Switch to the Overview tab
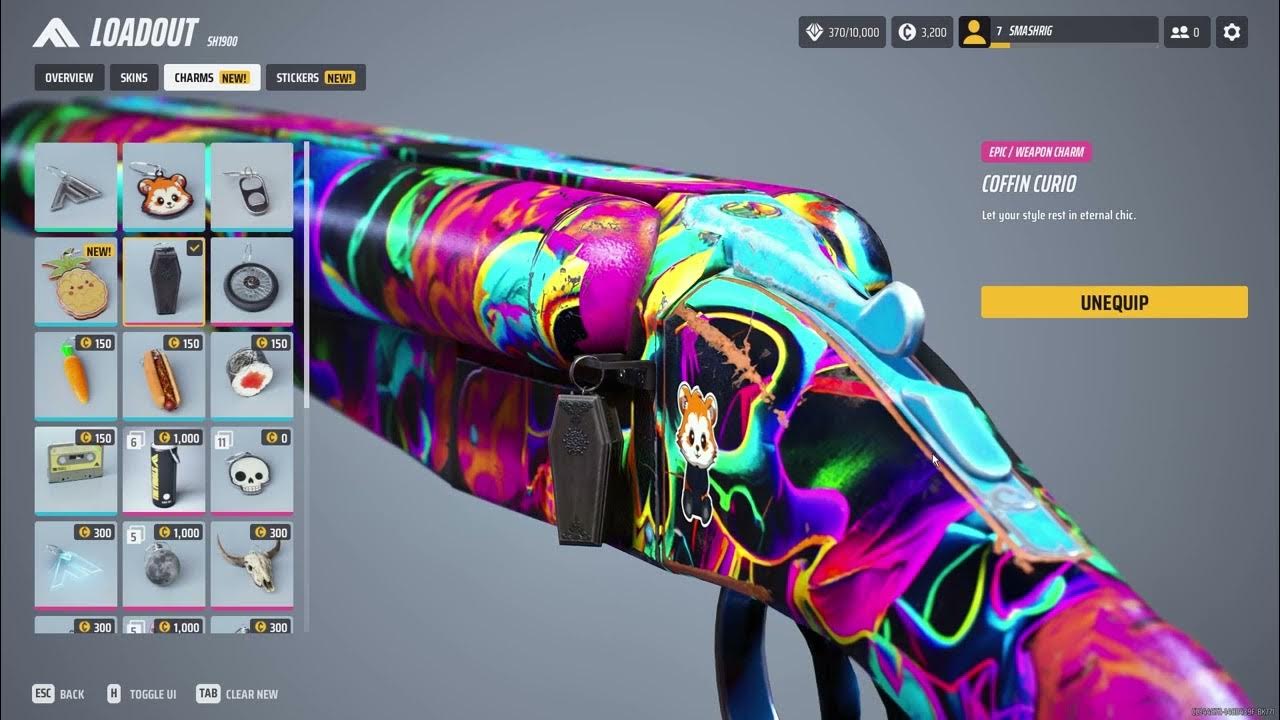Viewport: 1280px width, 720px height. pos(68,77)
